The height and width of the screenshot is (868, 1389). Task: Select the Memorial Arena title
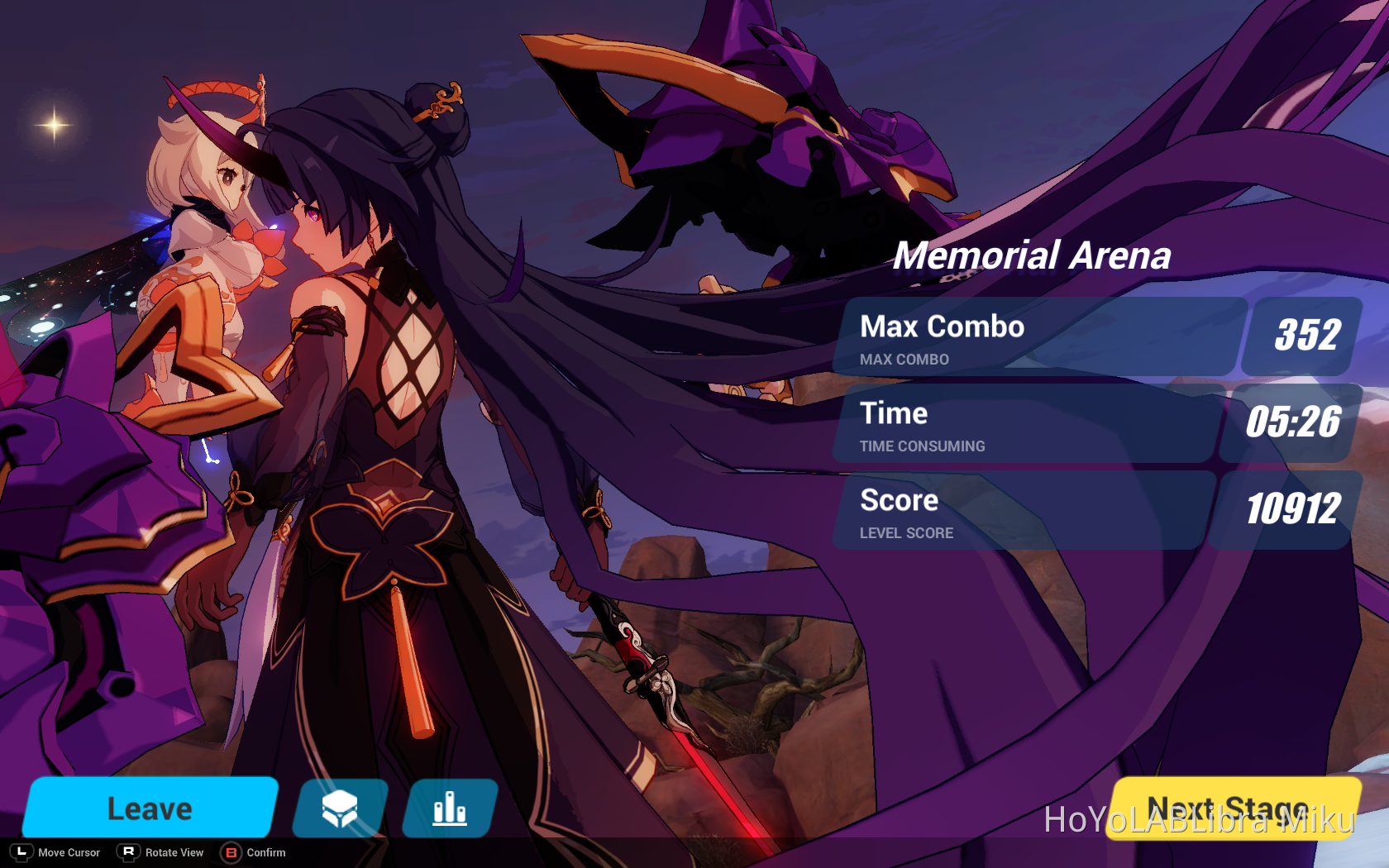[x=1033, y=256]
